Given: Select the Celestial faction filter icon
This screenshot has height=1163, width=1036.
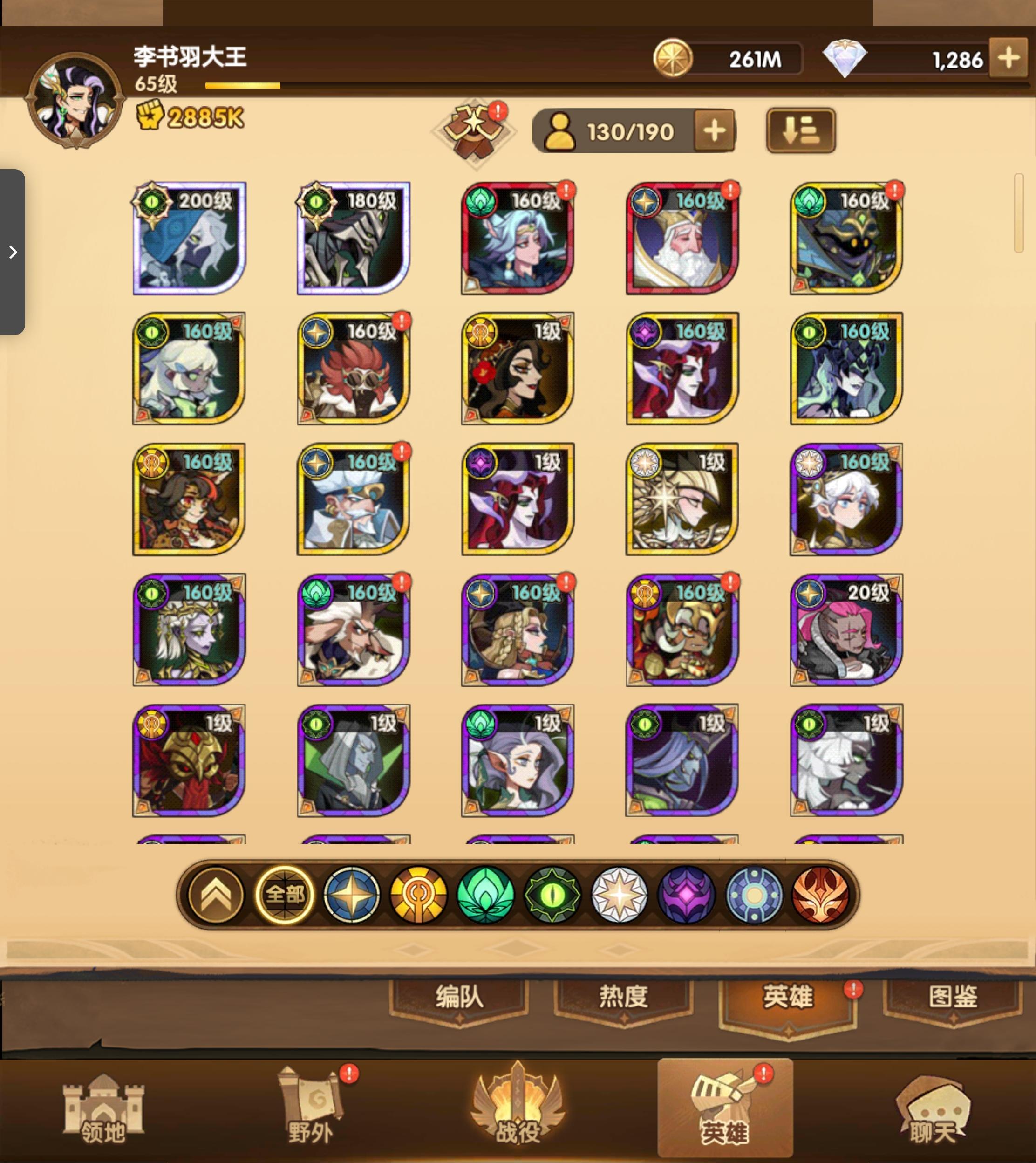Looking at the screenshot, I should (x=620, y=895).
